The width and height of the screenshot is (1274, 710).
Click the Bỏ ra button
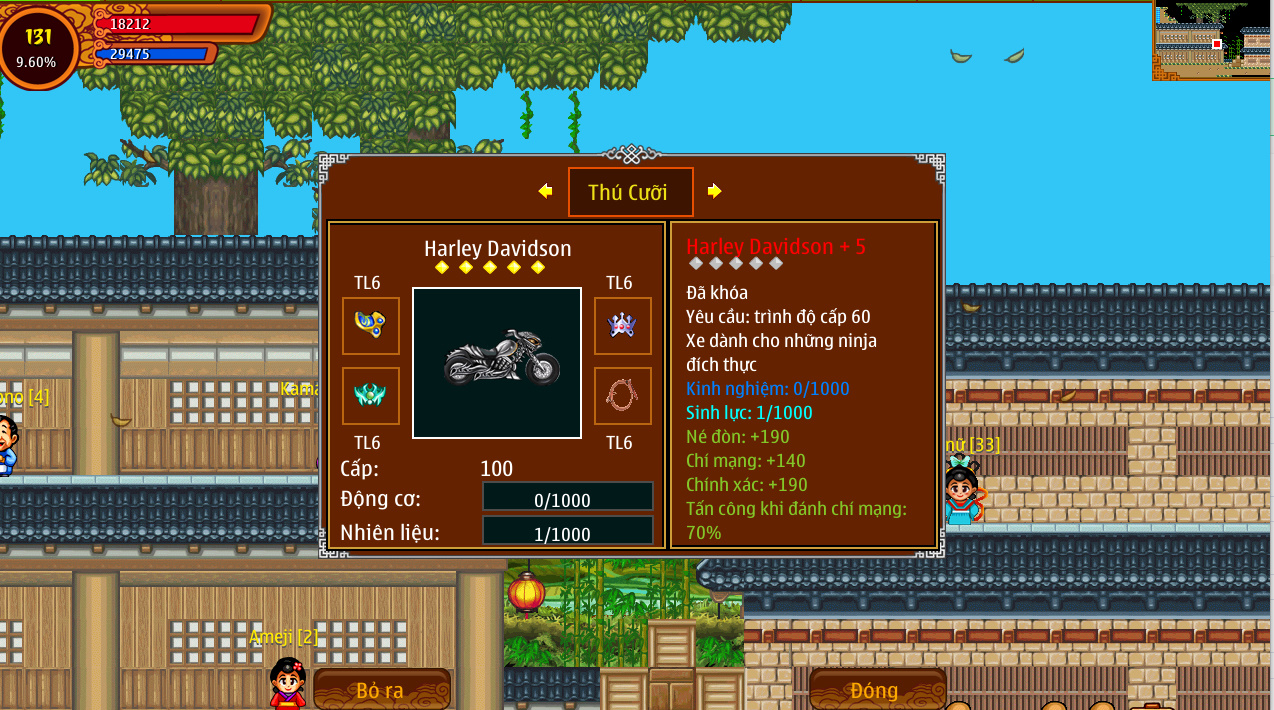[381, 690]
